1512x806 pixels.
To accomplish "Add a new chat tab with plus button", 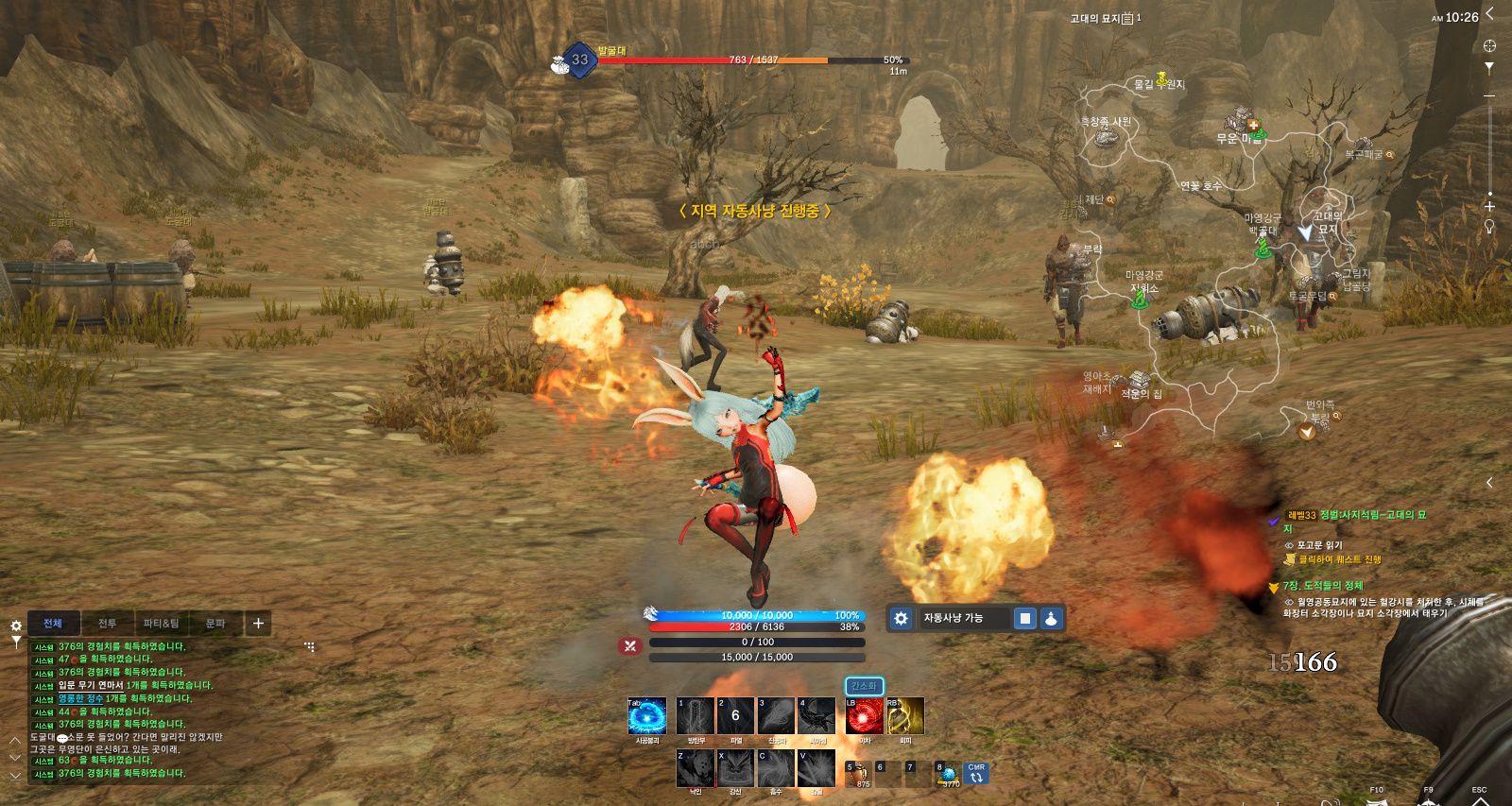I will pyautogui.click(x=258, y=623).
